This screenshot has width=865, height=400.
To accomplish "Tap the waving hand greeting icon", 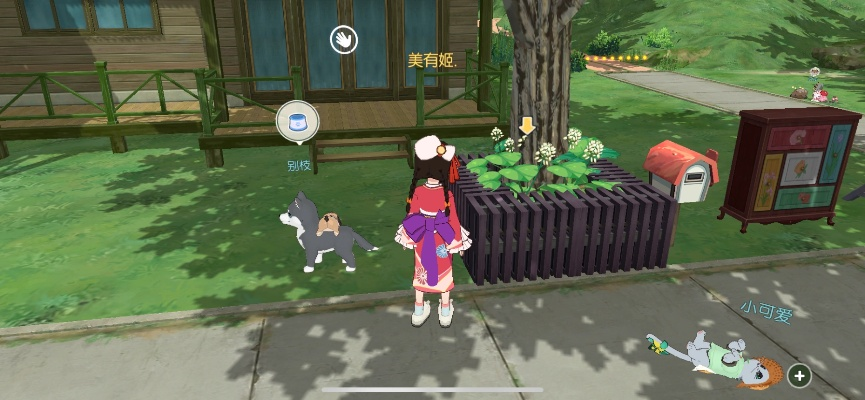I will 344,40.
